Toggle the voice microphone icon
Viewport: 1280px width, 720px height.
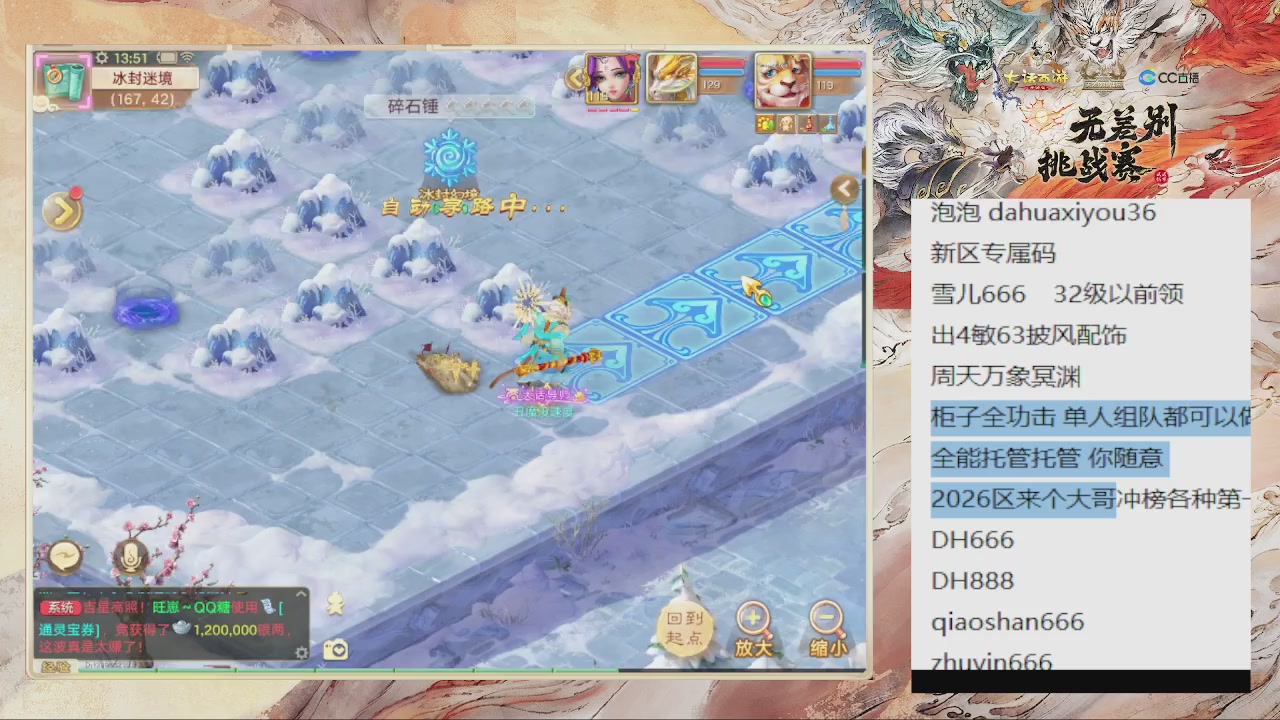point(129,558)
